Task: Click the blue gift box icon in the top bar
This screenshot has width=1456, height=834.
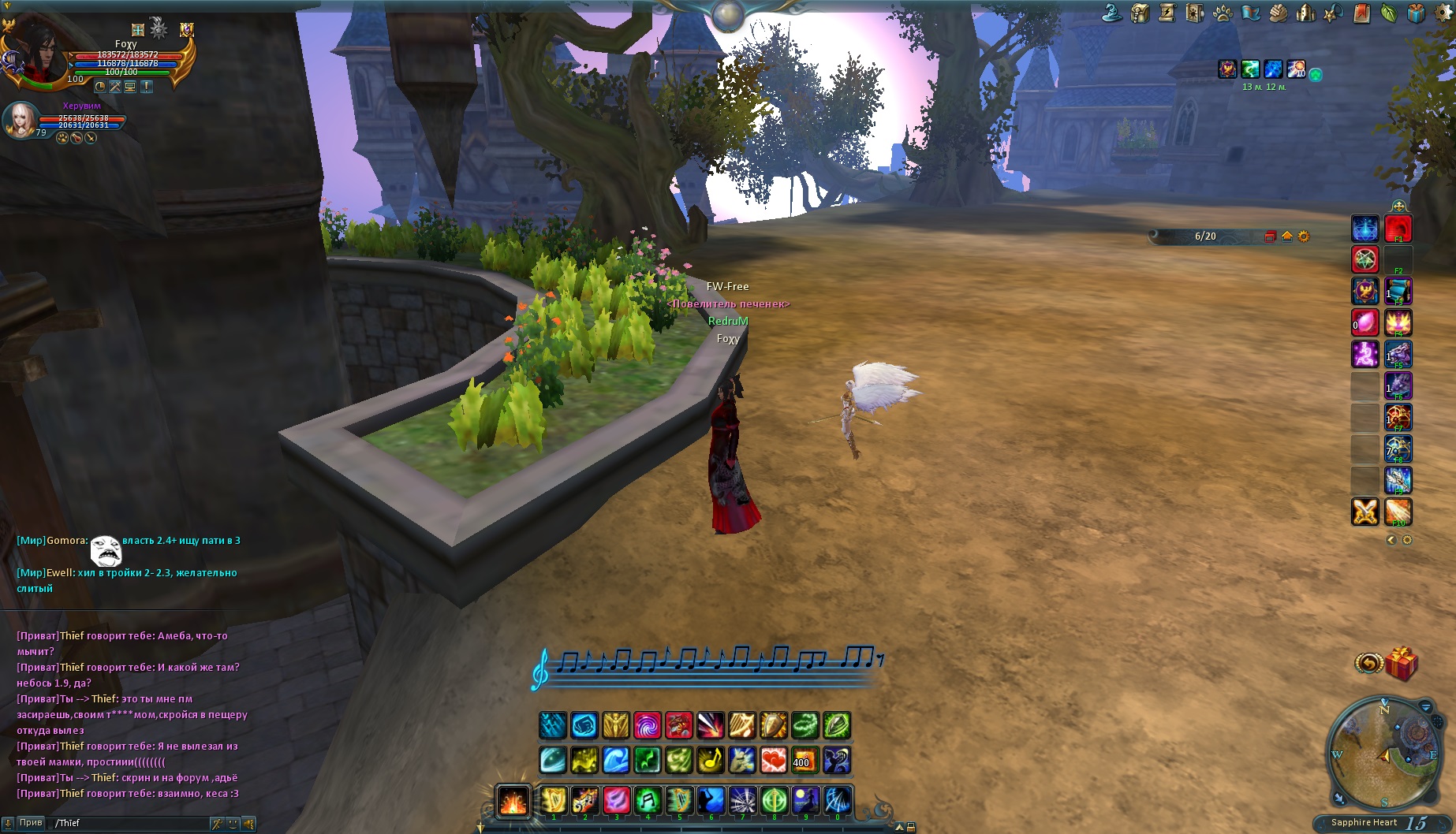Action: point(1417,13)
